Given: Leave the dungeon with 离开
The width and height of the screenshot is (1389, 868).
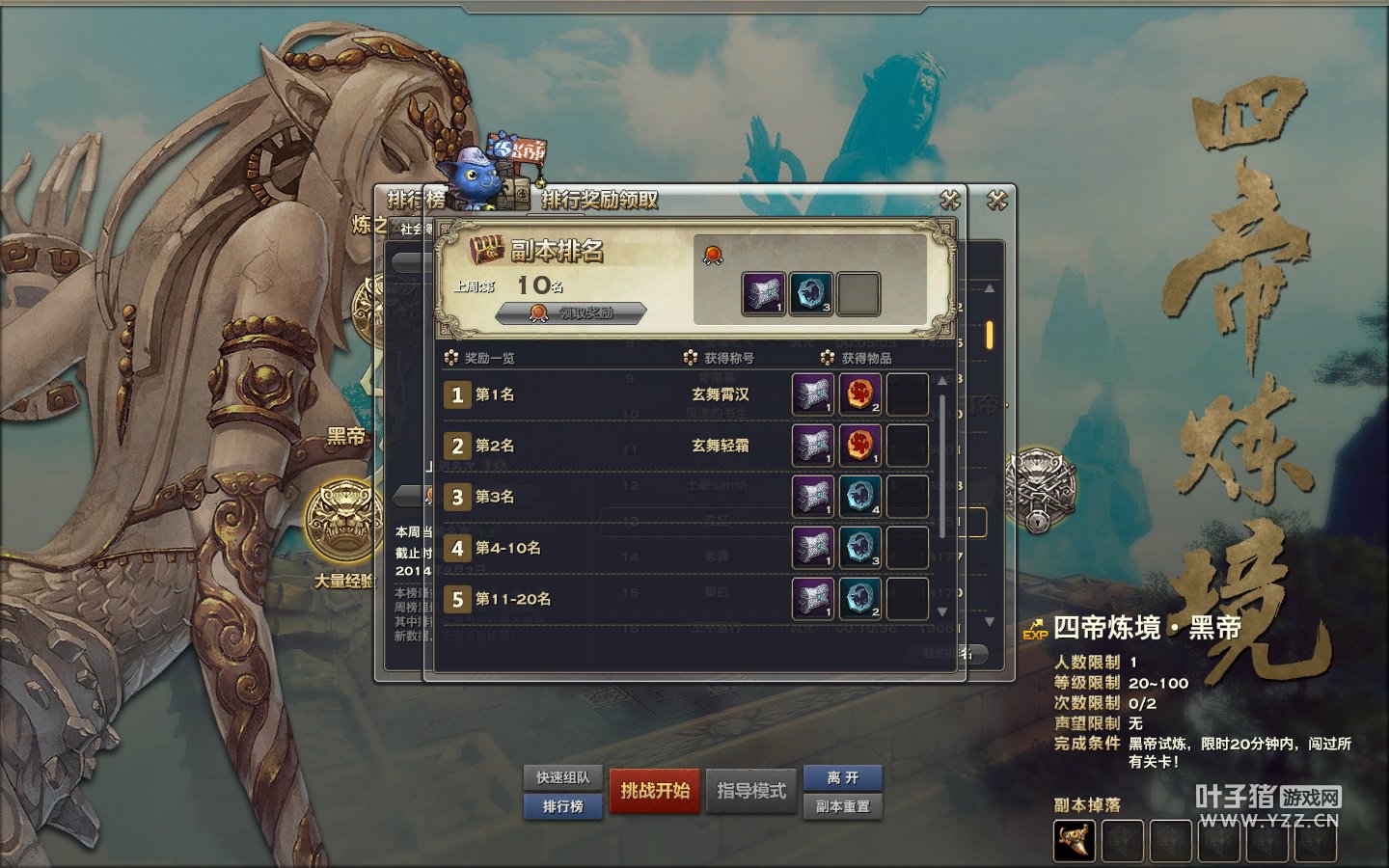Looking at the screenshot, I should (842, 777).
